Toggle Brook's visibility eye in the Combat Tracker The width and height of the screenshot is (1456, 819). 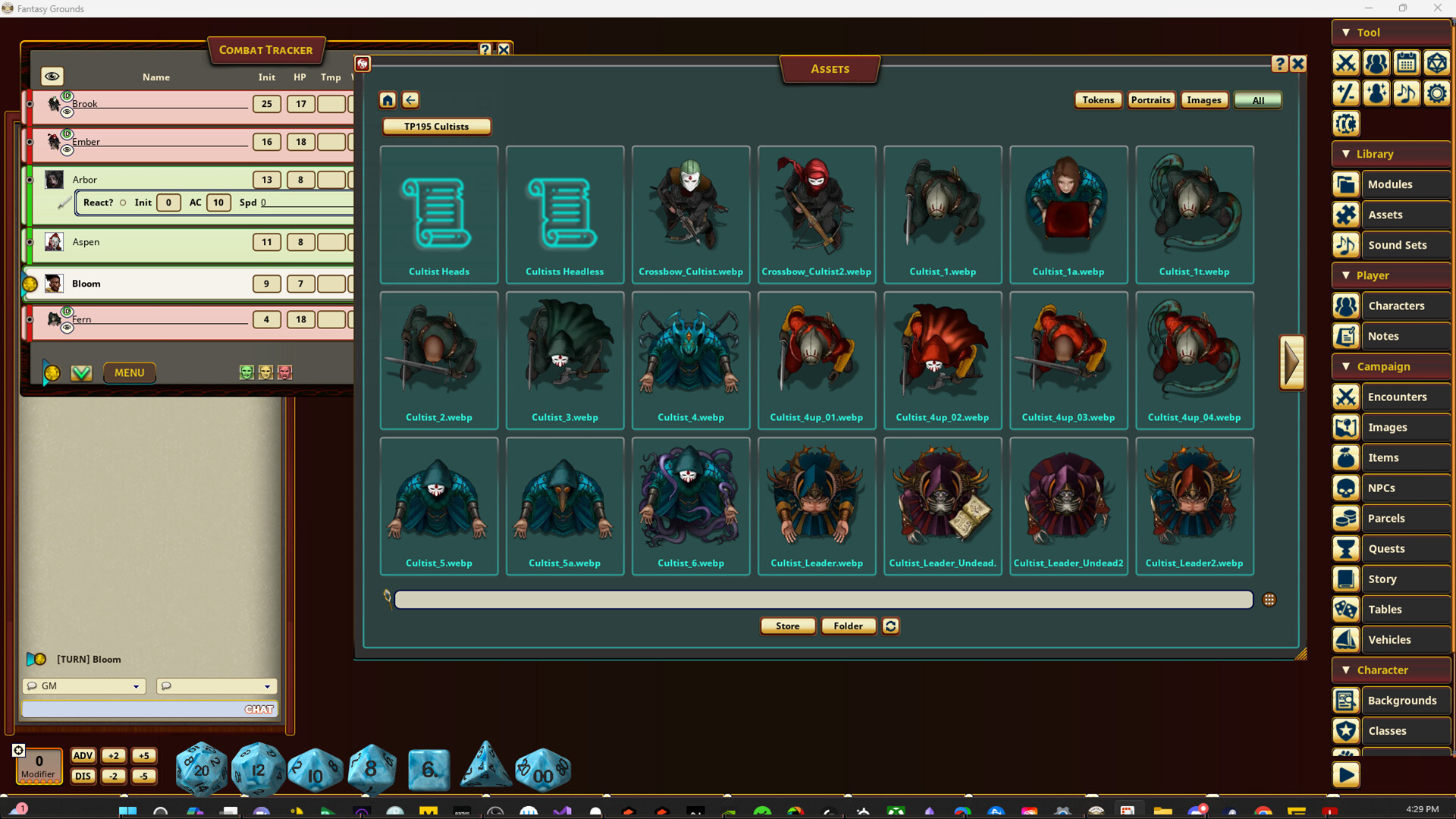[x=67, y=111]
